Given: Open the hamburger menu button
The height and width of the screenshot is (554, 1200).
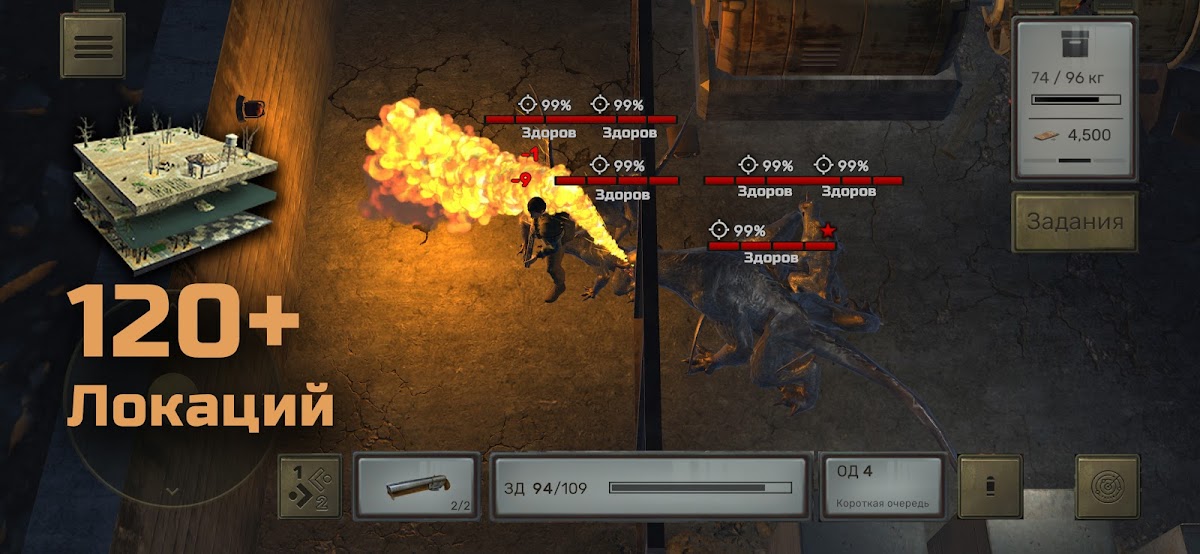Looking at the screenshot, I should (92, 45).
